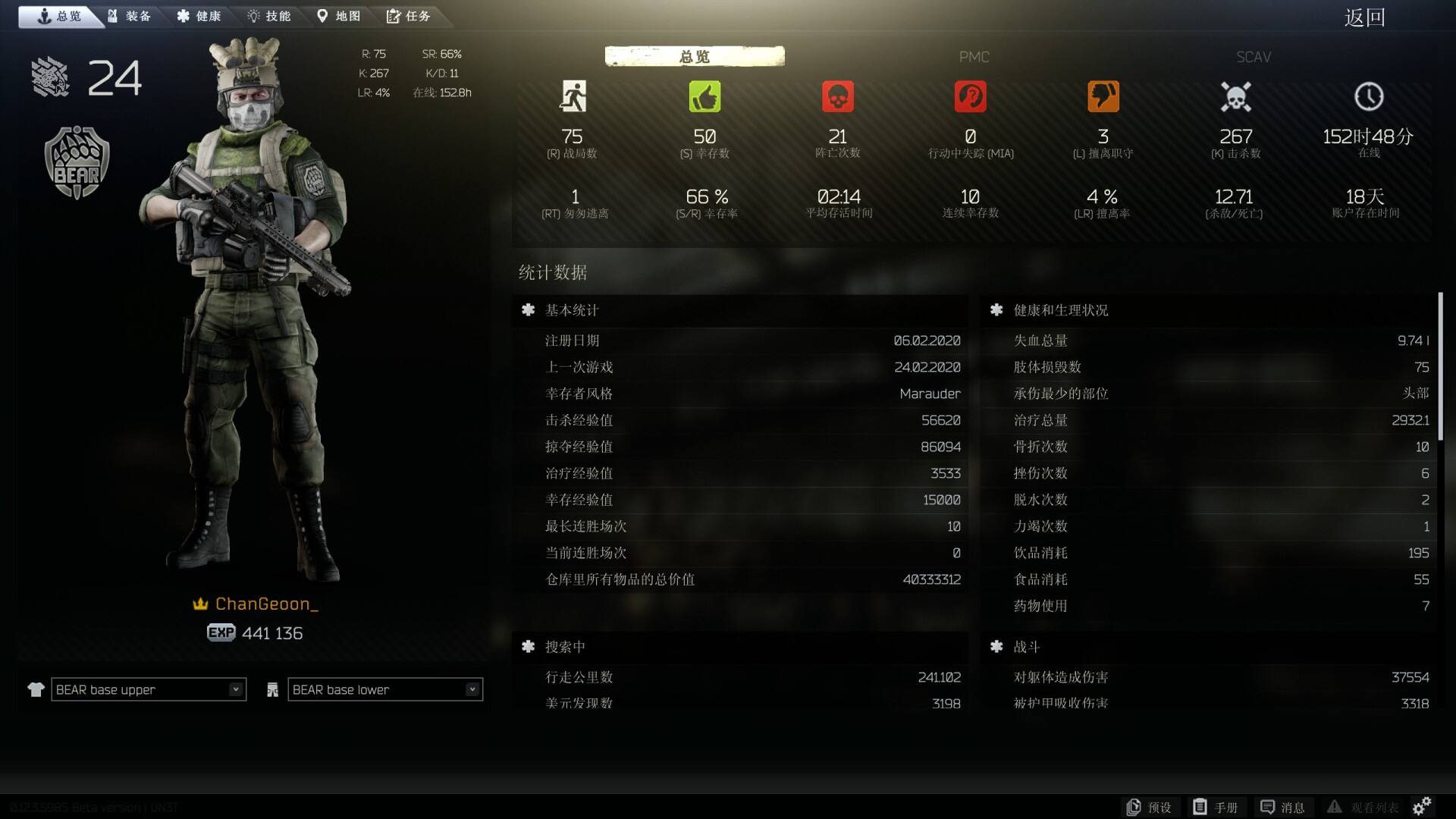Click the green thumbs-up survived icon

point(704,96)
